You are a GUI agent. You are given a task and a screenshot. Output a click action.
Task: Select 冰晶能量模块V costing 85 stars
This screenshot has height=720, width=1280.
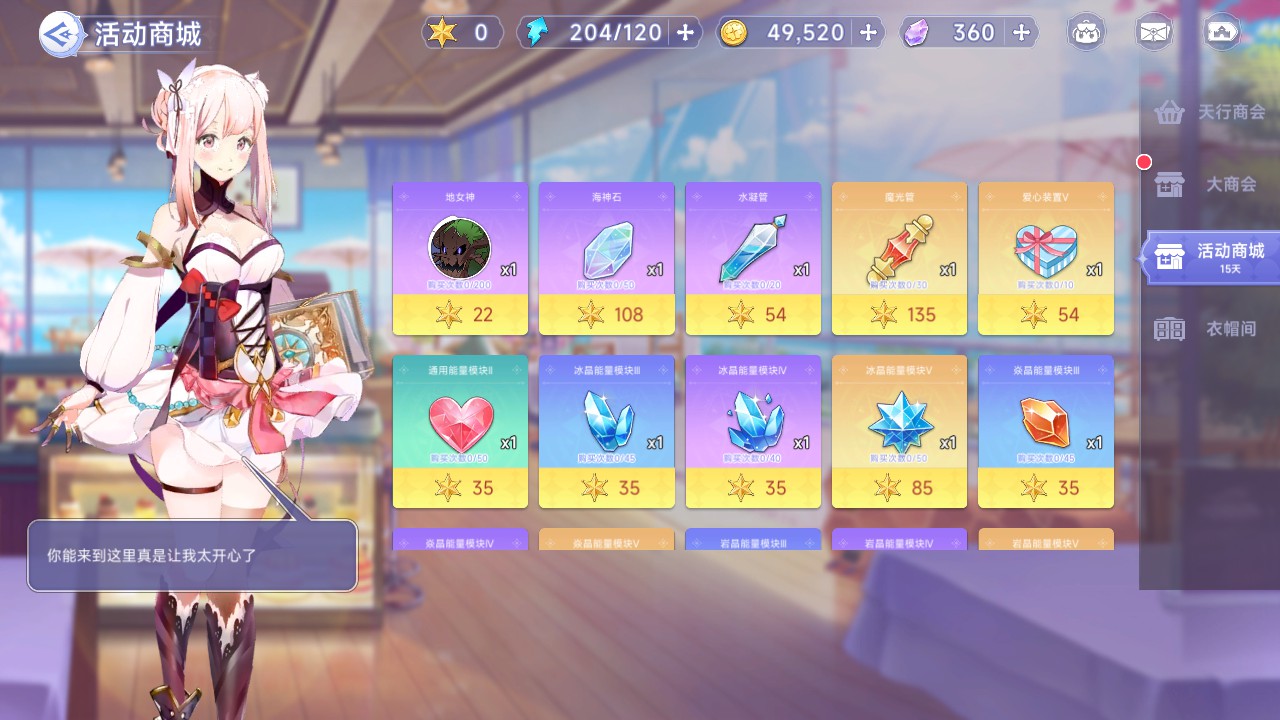coord(899,431)
